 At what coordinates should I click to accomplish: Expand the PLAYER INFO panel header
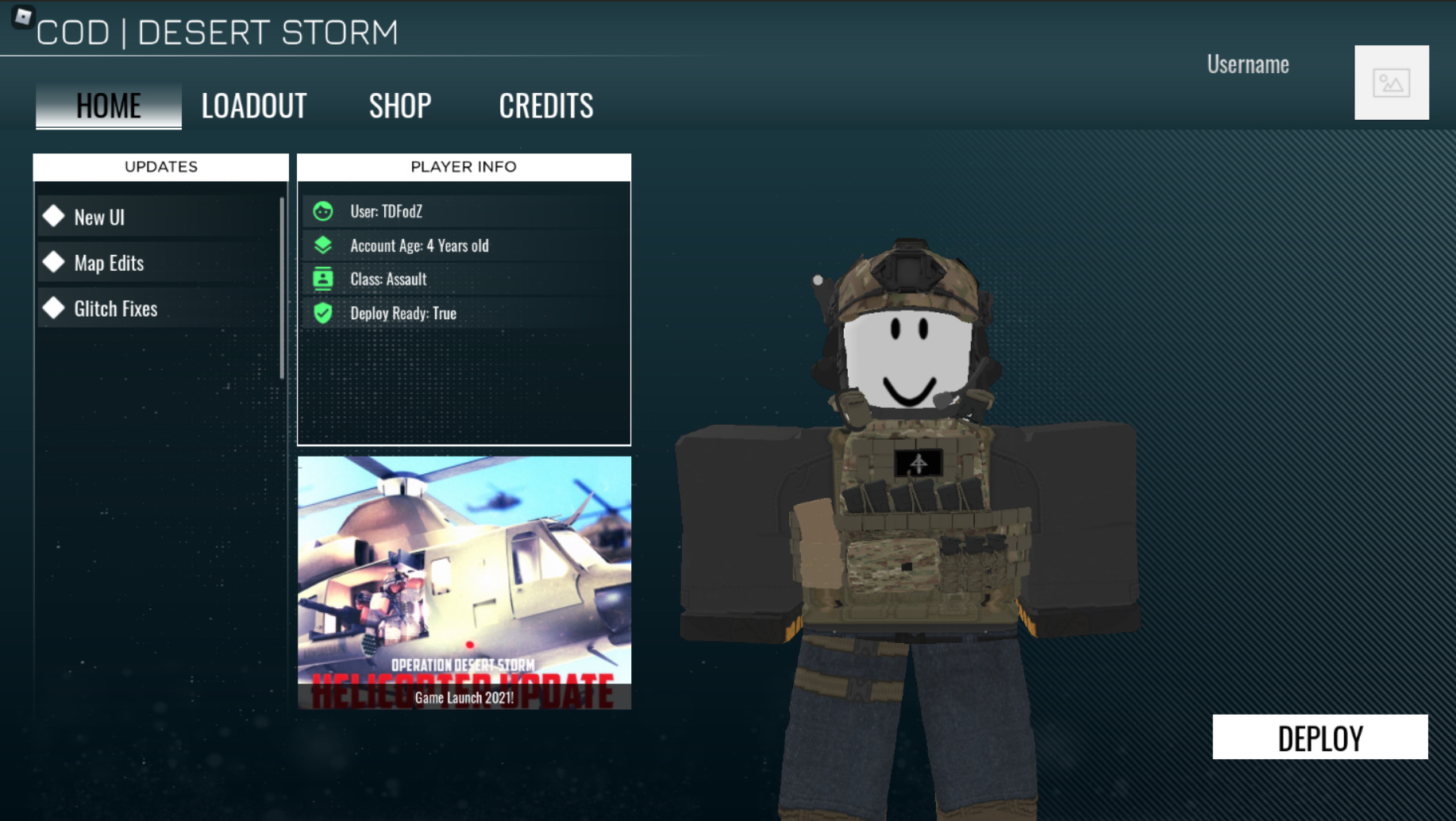(464, 167)
